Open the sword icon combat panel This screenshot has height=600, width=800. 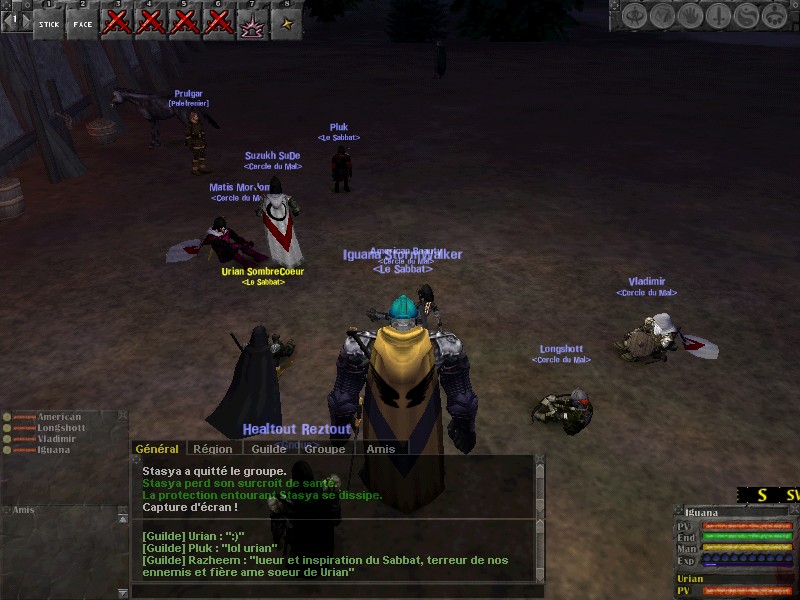(718, 16)
